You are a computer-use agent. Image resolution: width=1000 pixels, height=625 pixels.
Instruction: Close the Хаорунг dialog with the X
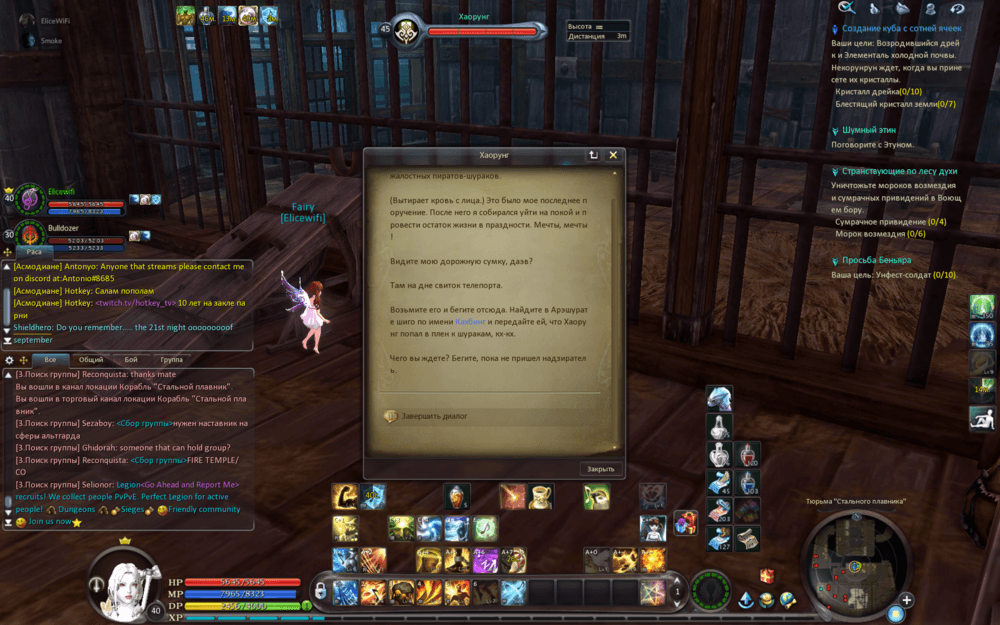(x=613, y=155)
